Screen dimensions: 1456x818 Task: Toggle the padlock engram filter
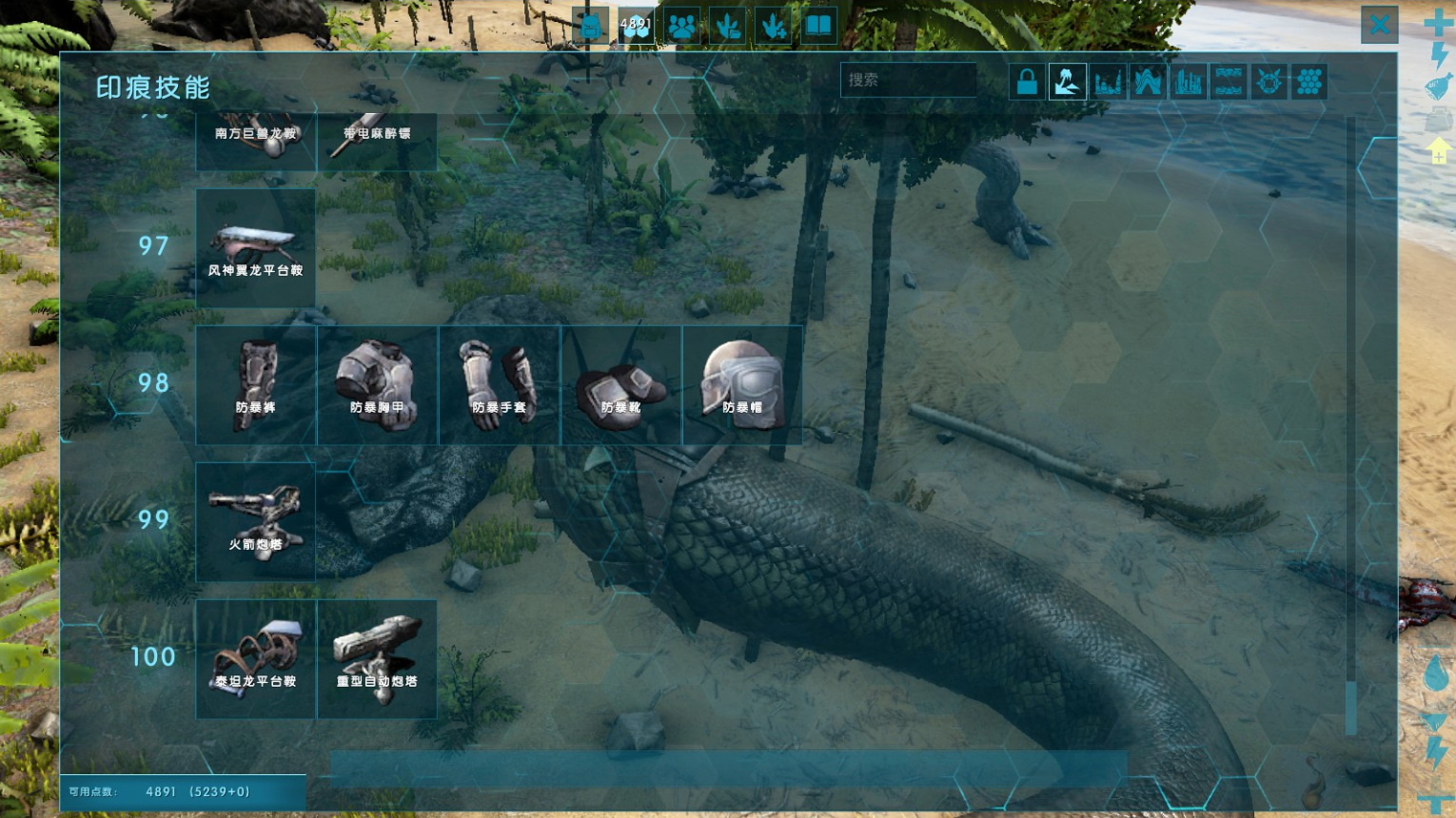point(1027,82)
